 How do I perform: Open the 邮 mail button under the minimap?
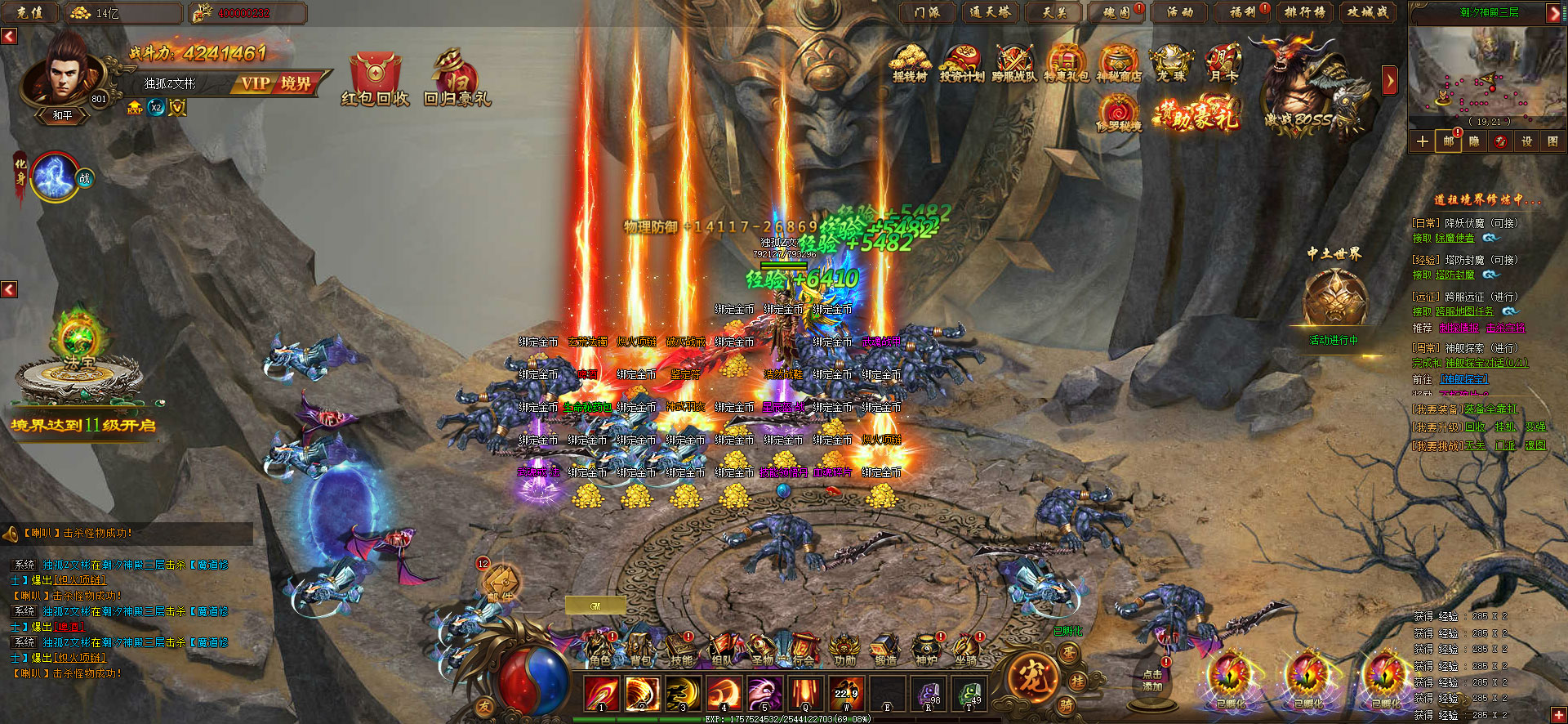1448,141
